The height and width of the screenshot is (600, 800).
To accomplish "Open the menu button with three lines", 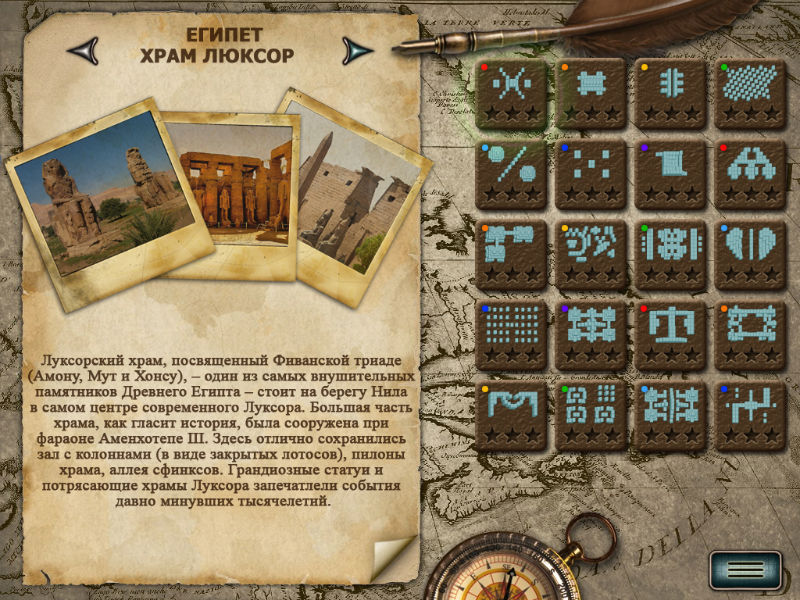I will (745, 570).
